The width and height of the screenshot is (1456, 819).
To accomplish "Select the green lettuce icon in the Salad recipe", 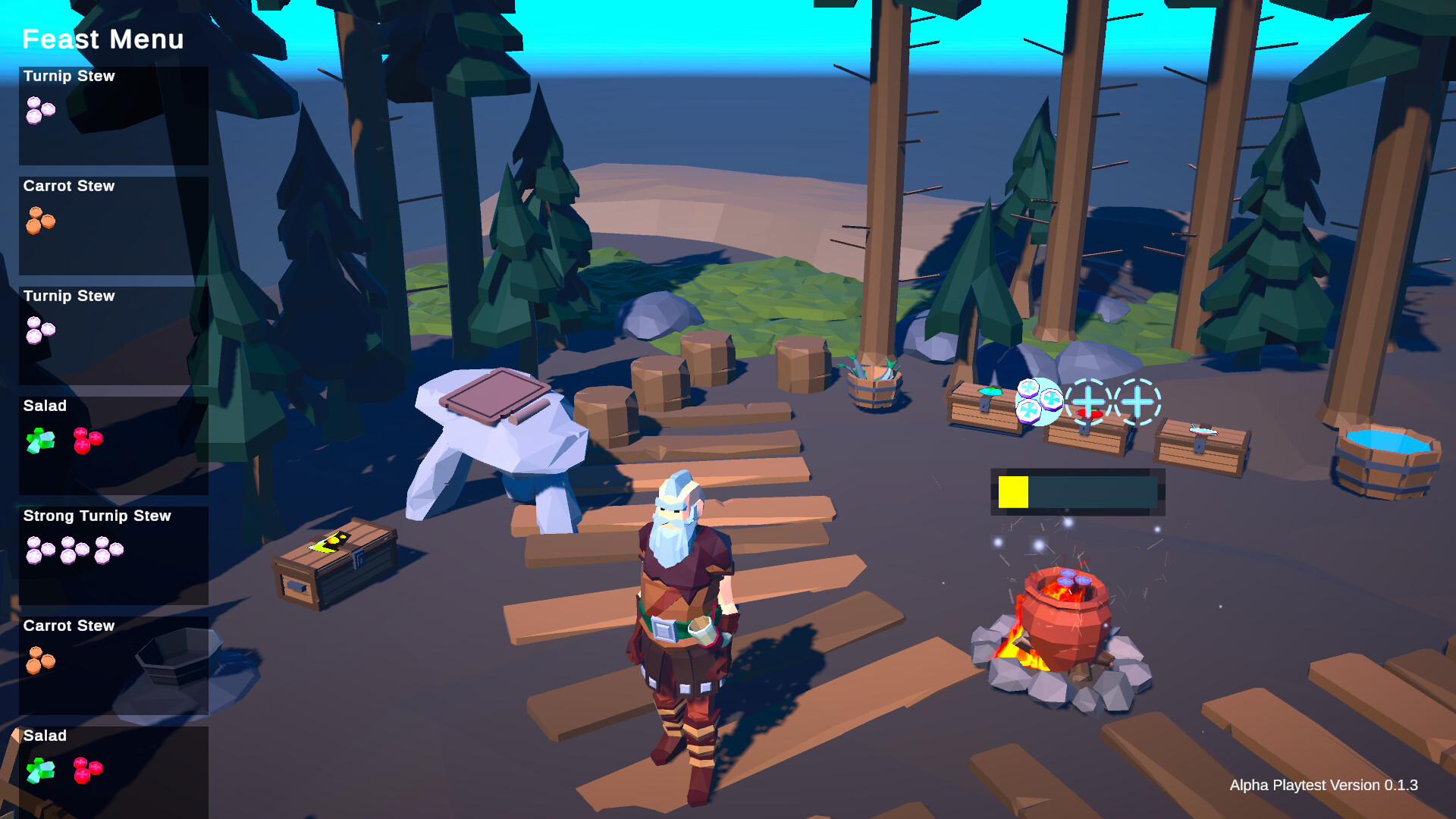I will [39, 441].
